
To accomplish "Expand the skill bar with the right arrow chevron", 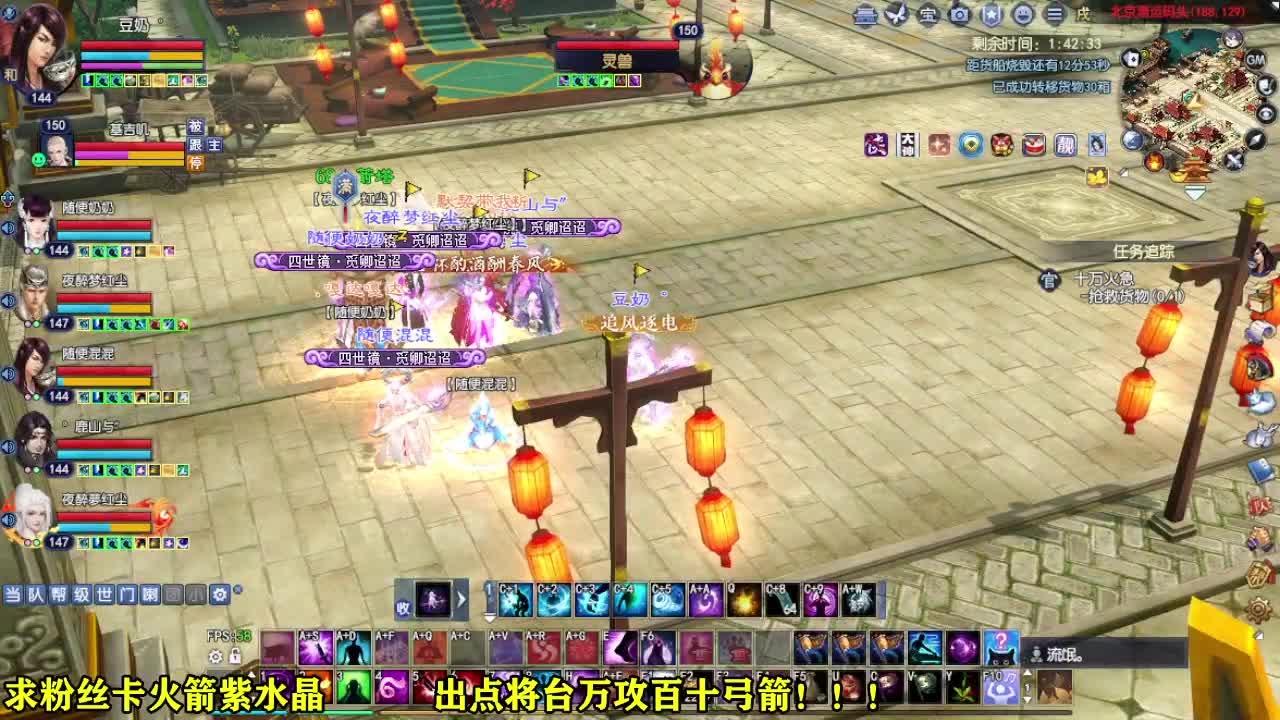I will (x=461, y=600).
